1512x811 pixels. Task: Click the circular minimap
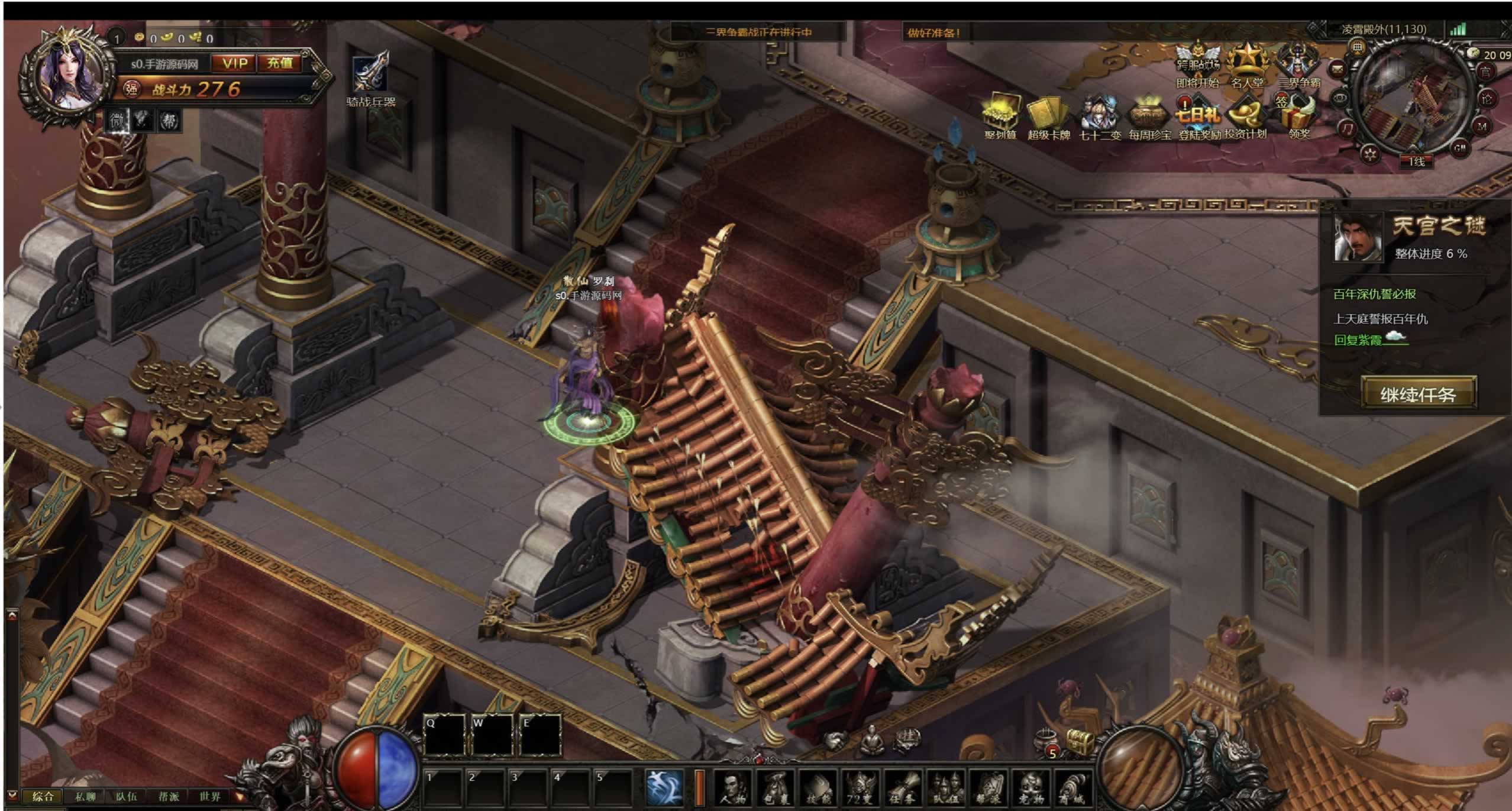pos(1413,102)
